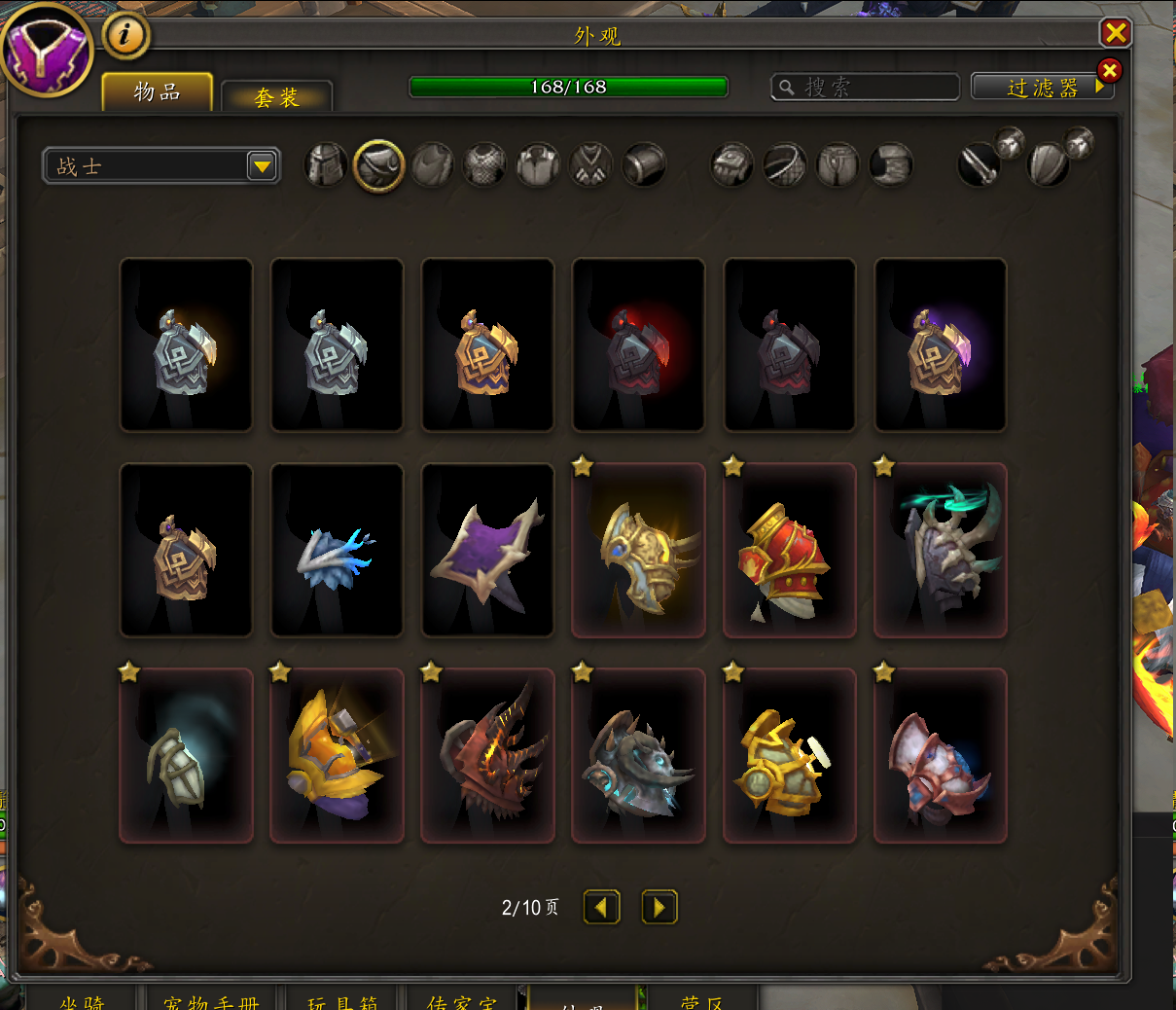
Task: Open the 战士 class dropdown
Action: point(262,166)
